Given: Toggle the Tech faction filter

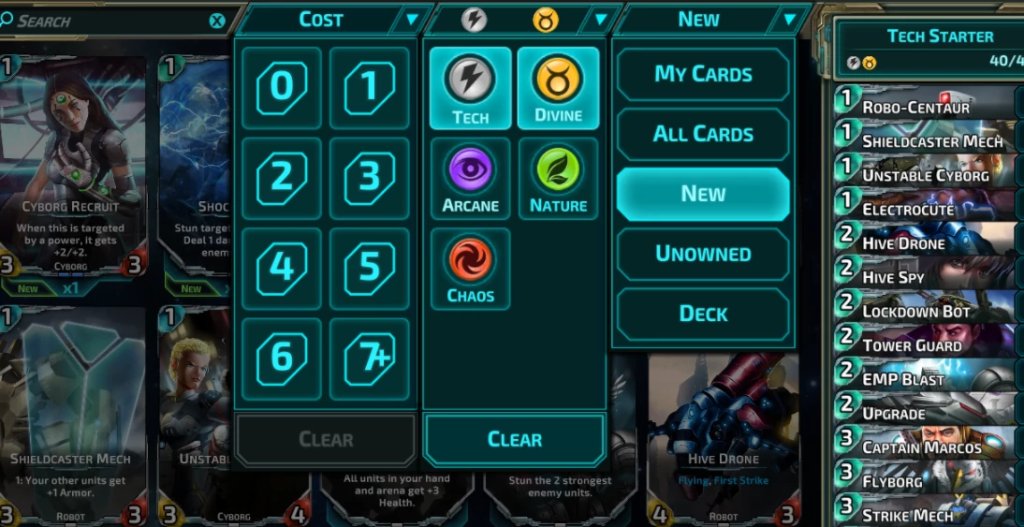Looking at the screenshot, I should pyautogui.click(x=470, y=88).
